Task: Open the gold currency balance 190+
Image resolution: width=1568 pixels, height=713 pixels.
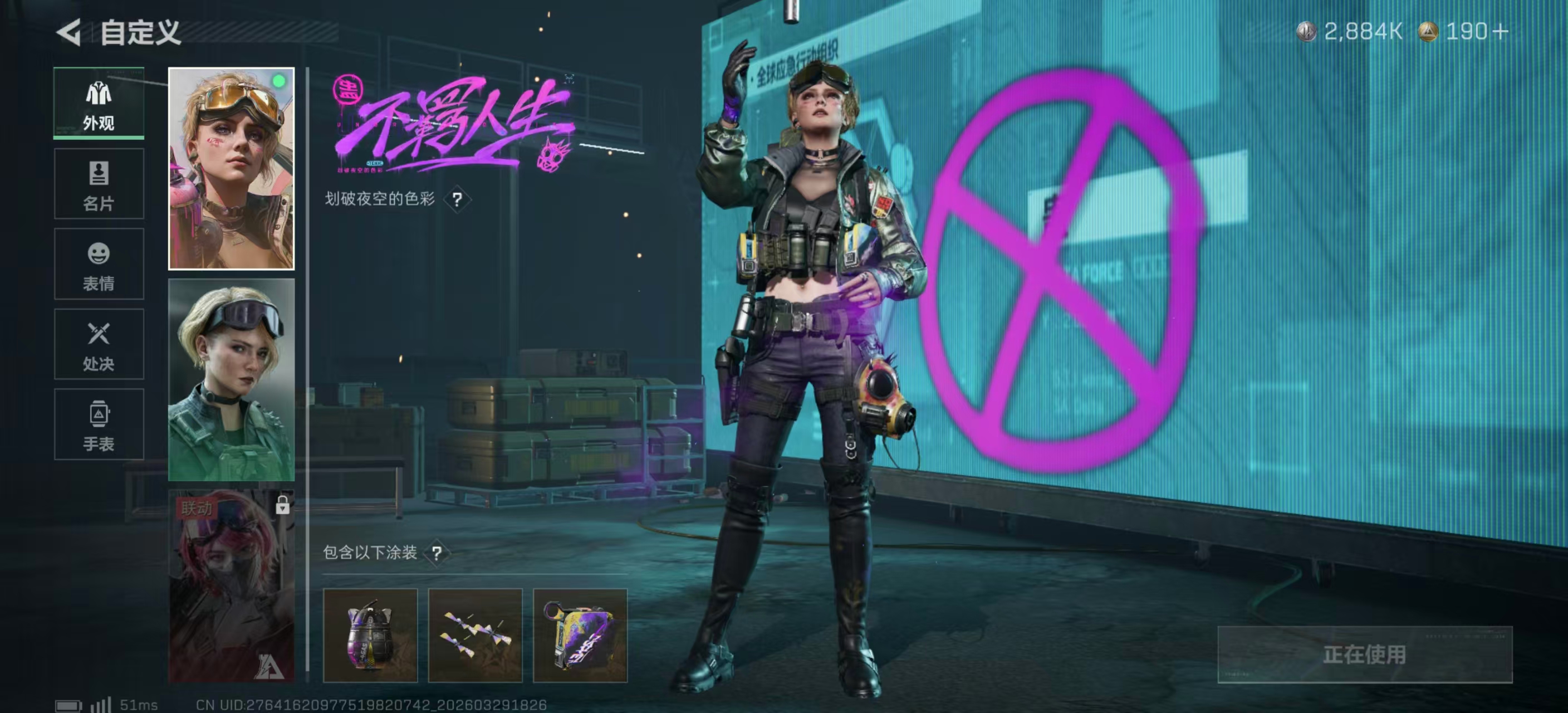Action: pos(1464,32)
